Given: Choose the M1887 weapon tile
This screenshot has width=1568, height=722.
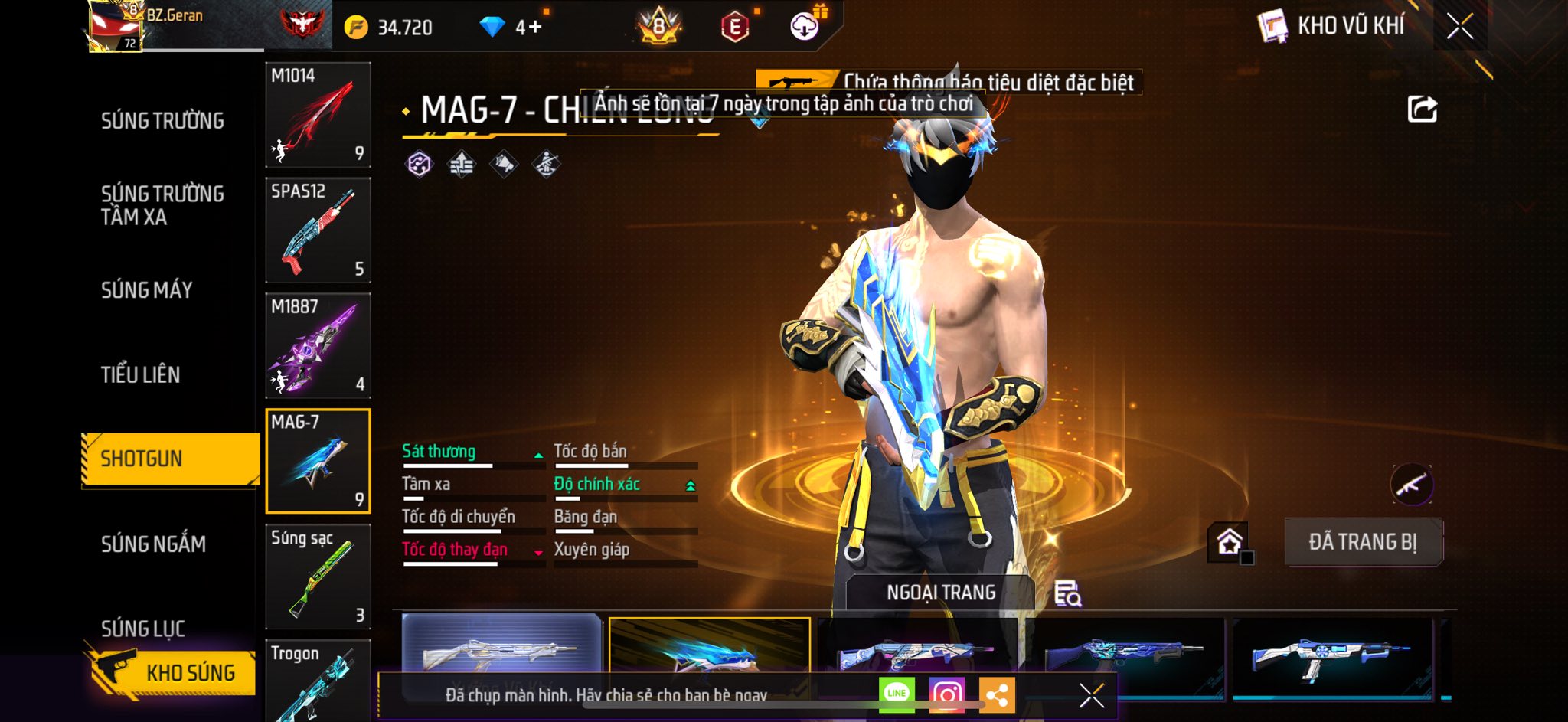Looking at the screenshot, I should (x=318, y=346).
